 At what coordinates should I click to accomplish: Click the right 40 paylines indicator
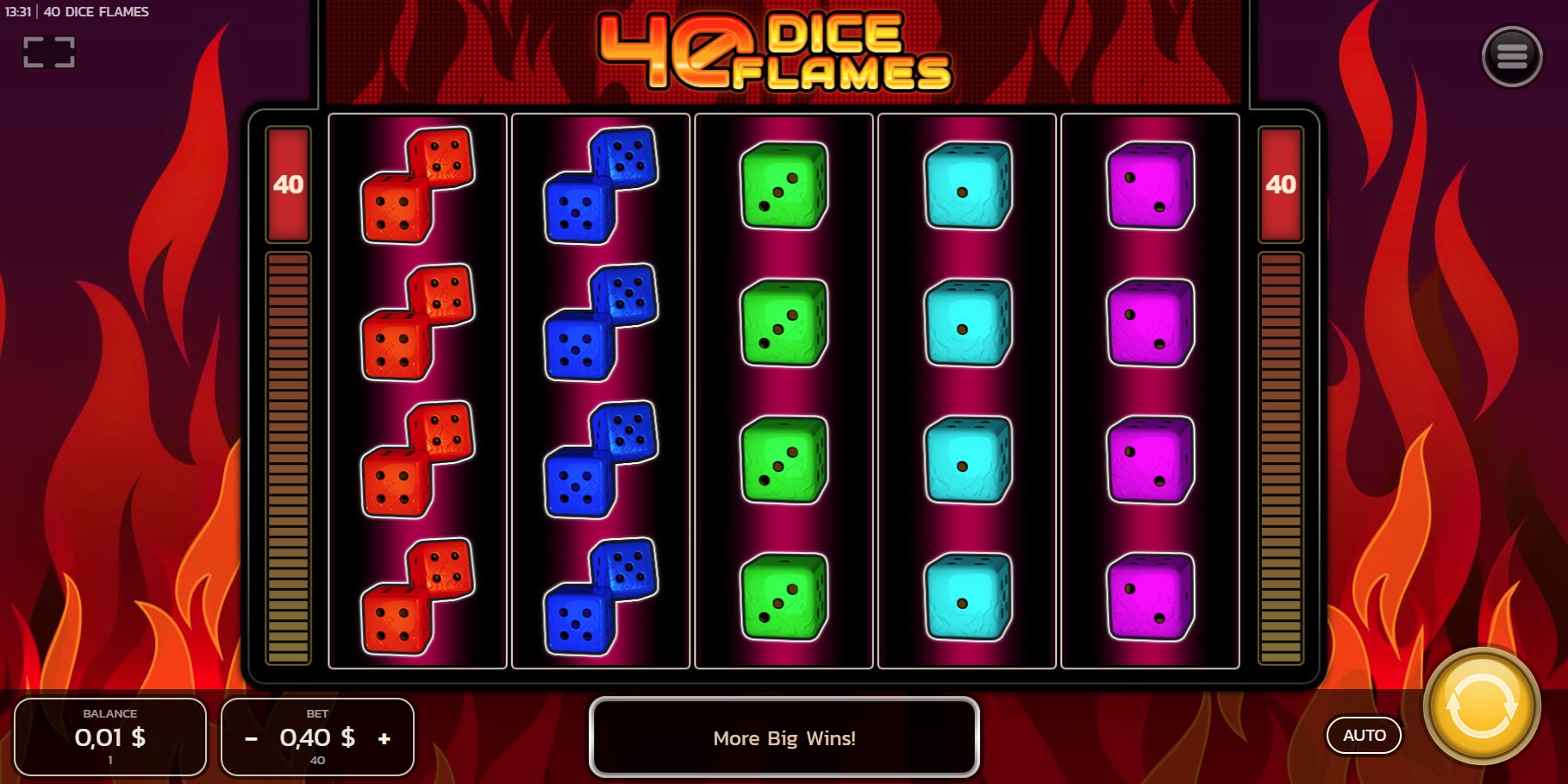click(1281, 183)
